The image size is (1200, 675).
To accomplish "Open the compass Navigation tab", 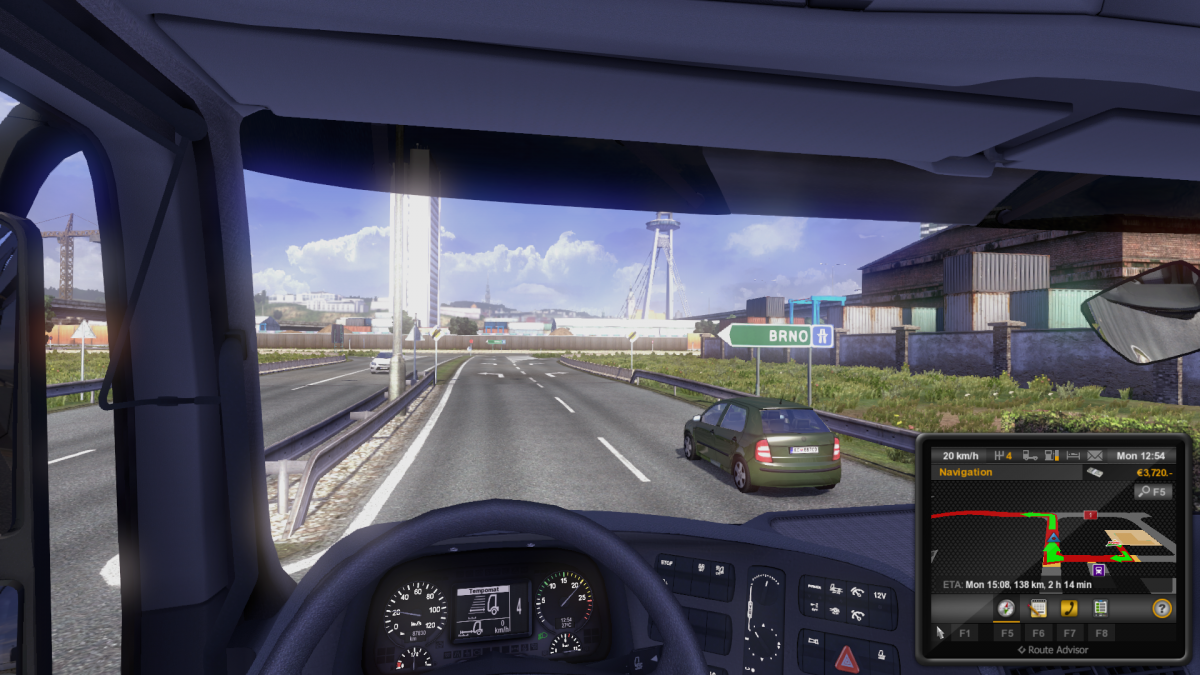I will (x=1006, y=608).
